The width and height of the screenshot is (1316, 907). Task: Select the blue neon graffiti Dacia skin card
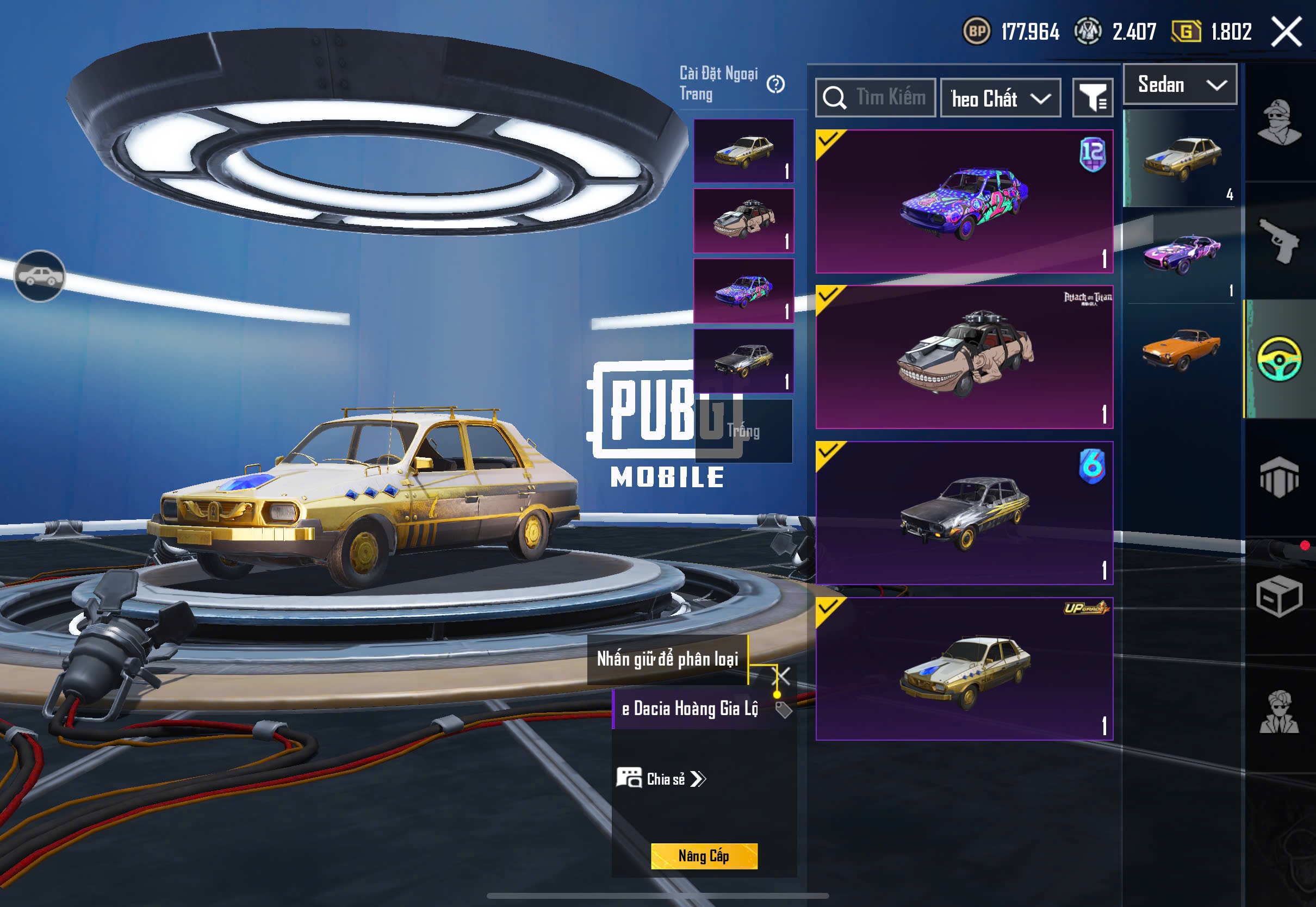click(x=964, y=202)
